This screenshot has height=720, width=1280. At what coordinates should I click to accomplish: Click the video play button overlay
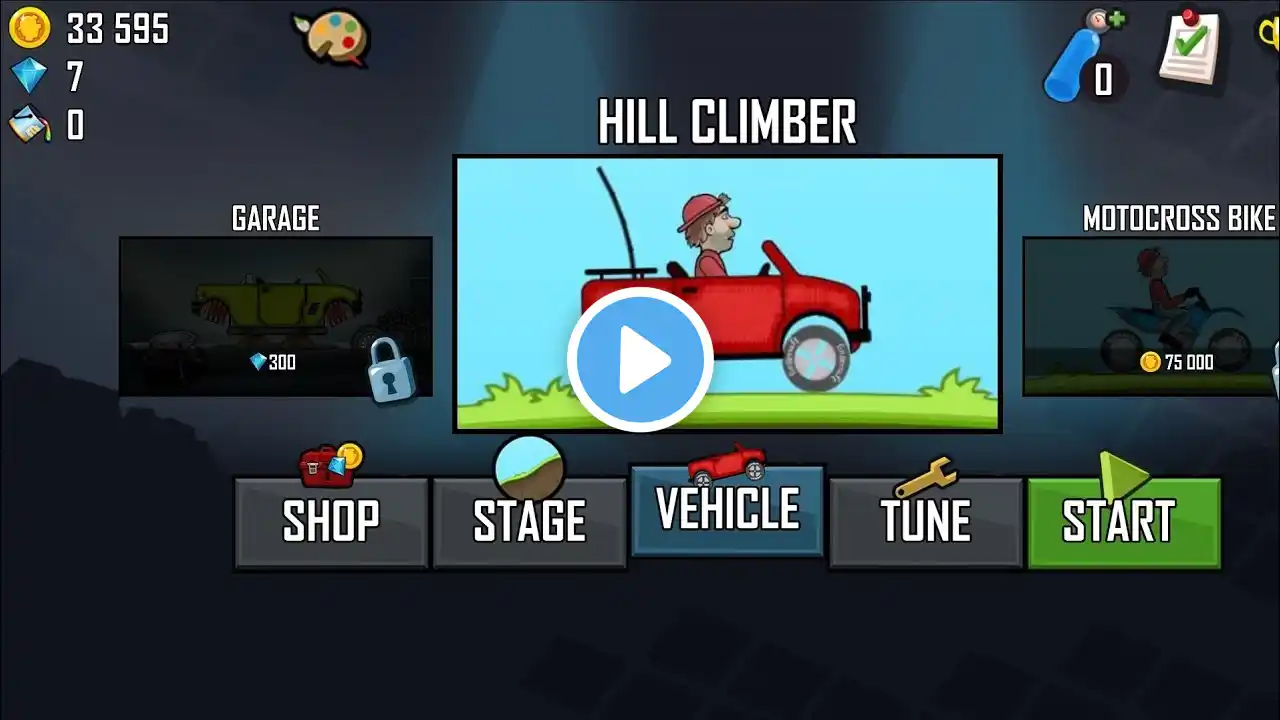point(640,360)
